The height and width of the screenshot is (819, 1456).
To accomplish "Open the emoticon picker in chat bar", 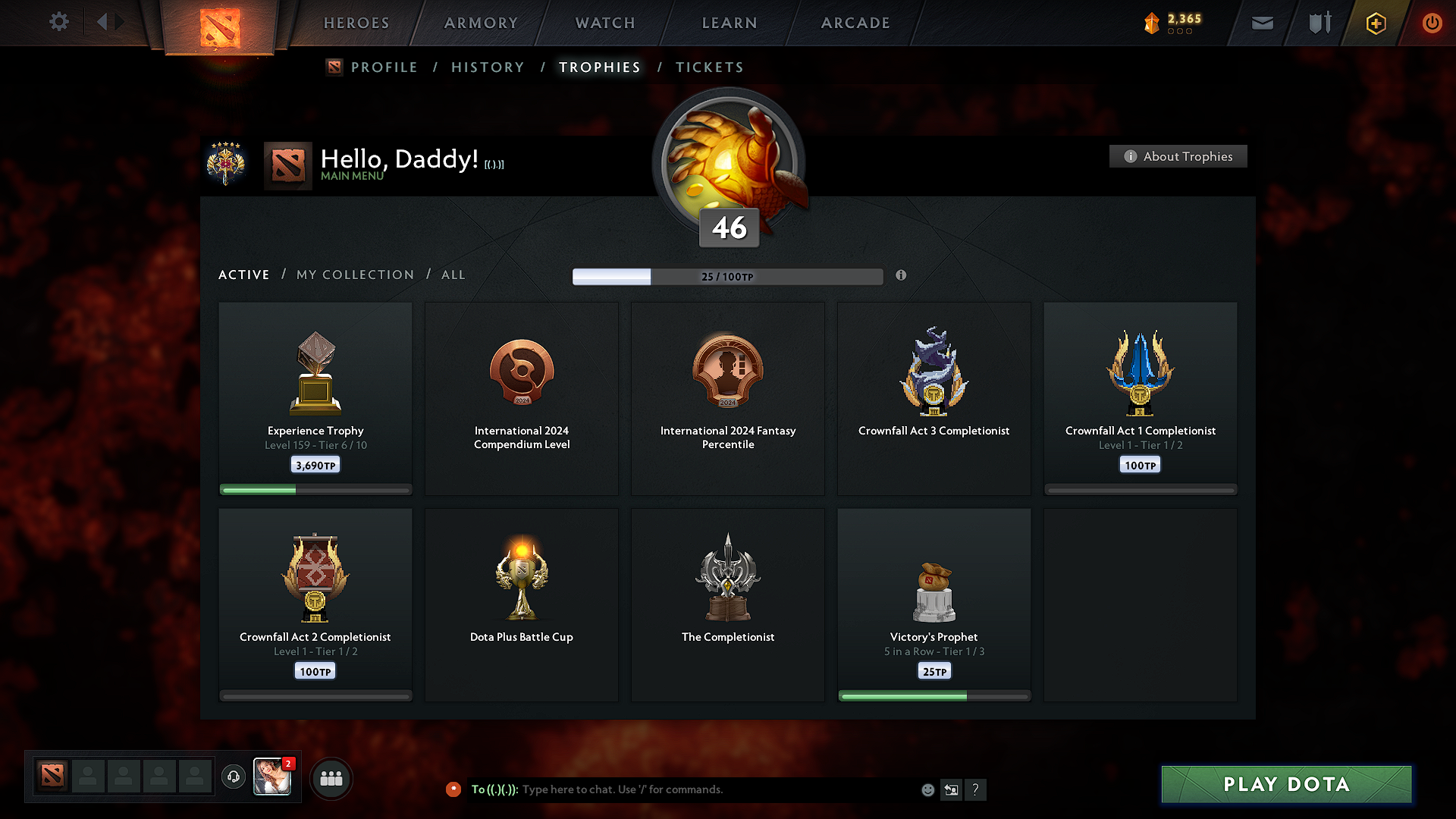I will [927, 789].
